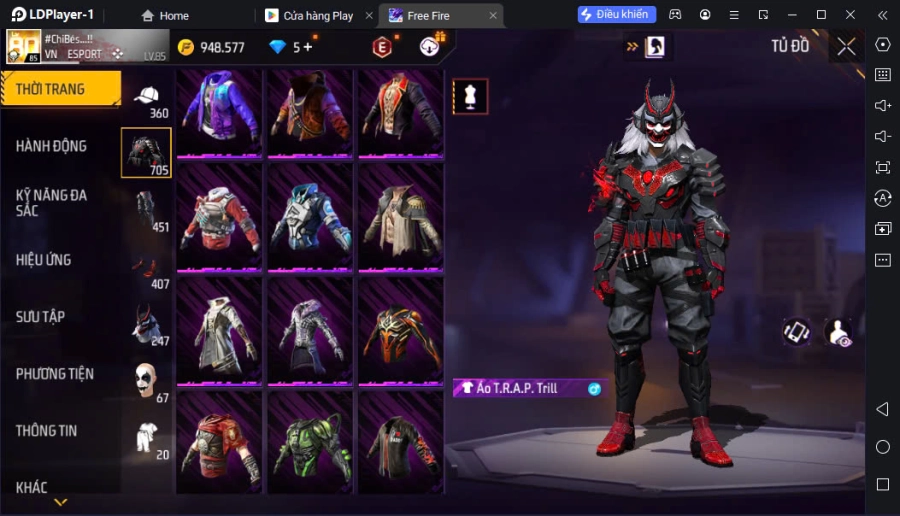Tap the rotate phone icon button
The width and height of the screenshot is (900, 516).
tap(796, 332)
